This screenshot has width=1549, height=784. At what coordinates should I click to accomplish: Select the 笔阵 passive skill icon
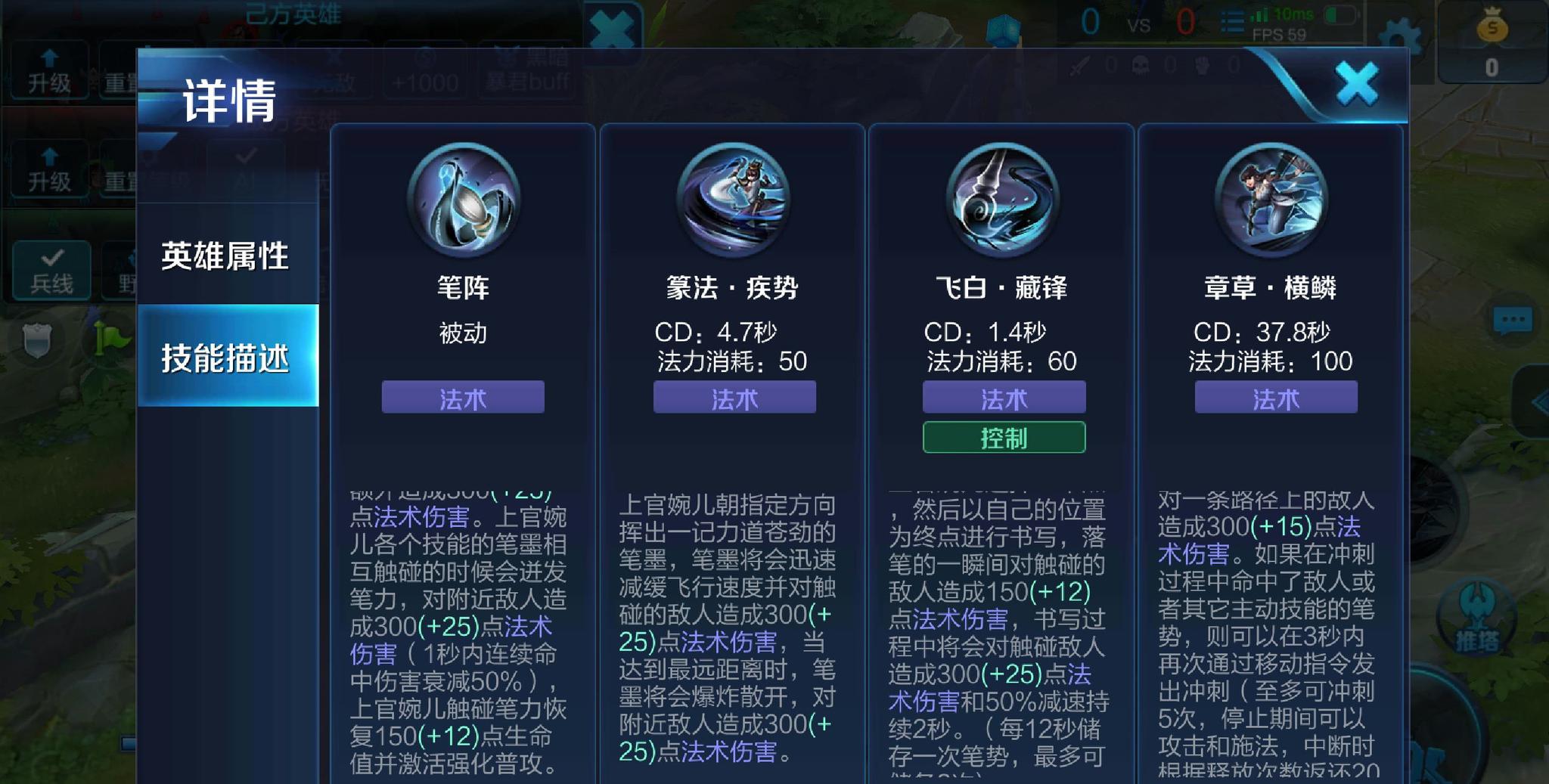click(x=462, y=199)
